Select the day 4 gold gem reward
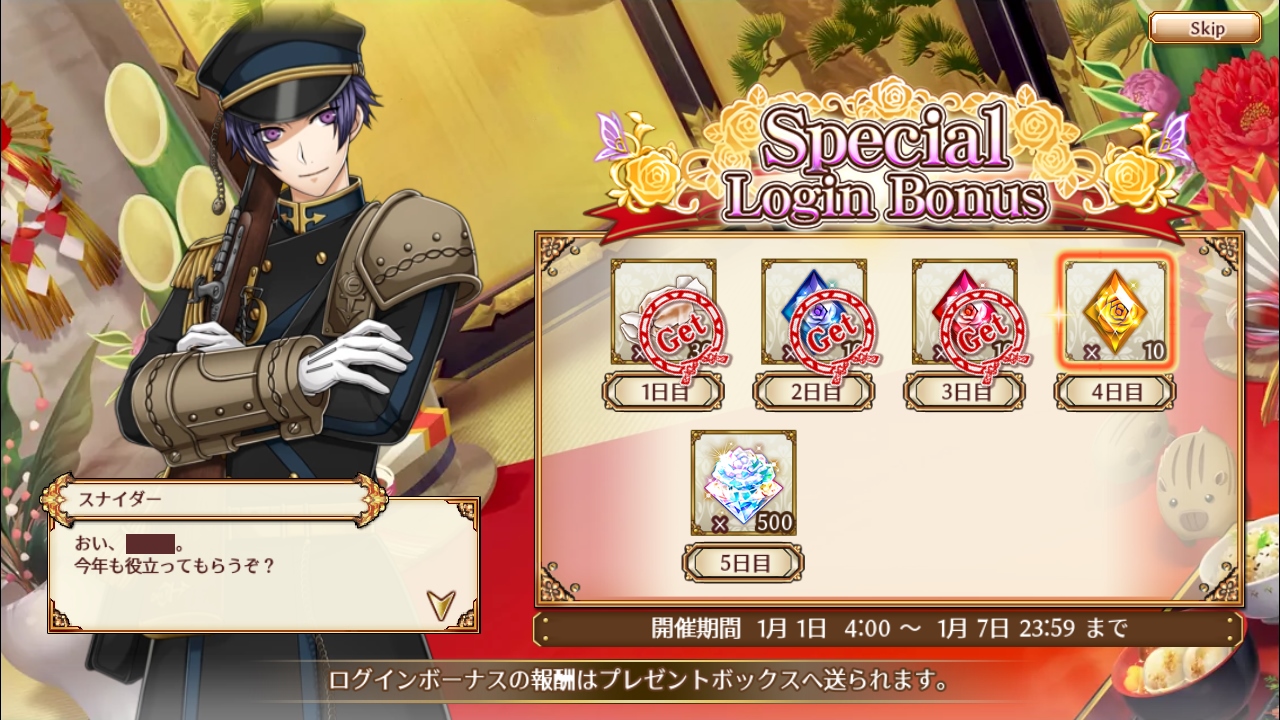The image size is (1280, 720). [x=1114, y=312]
